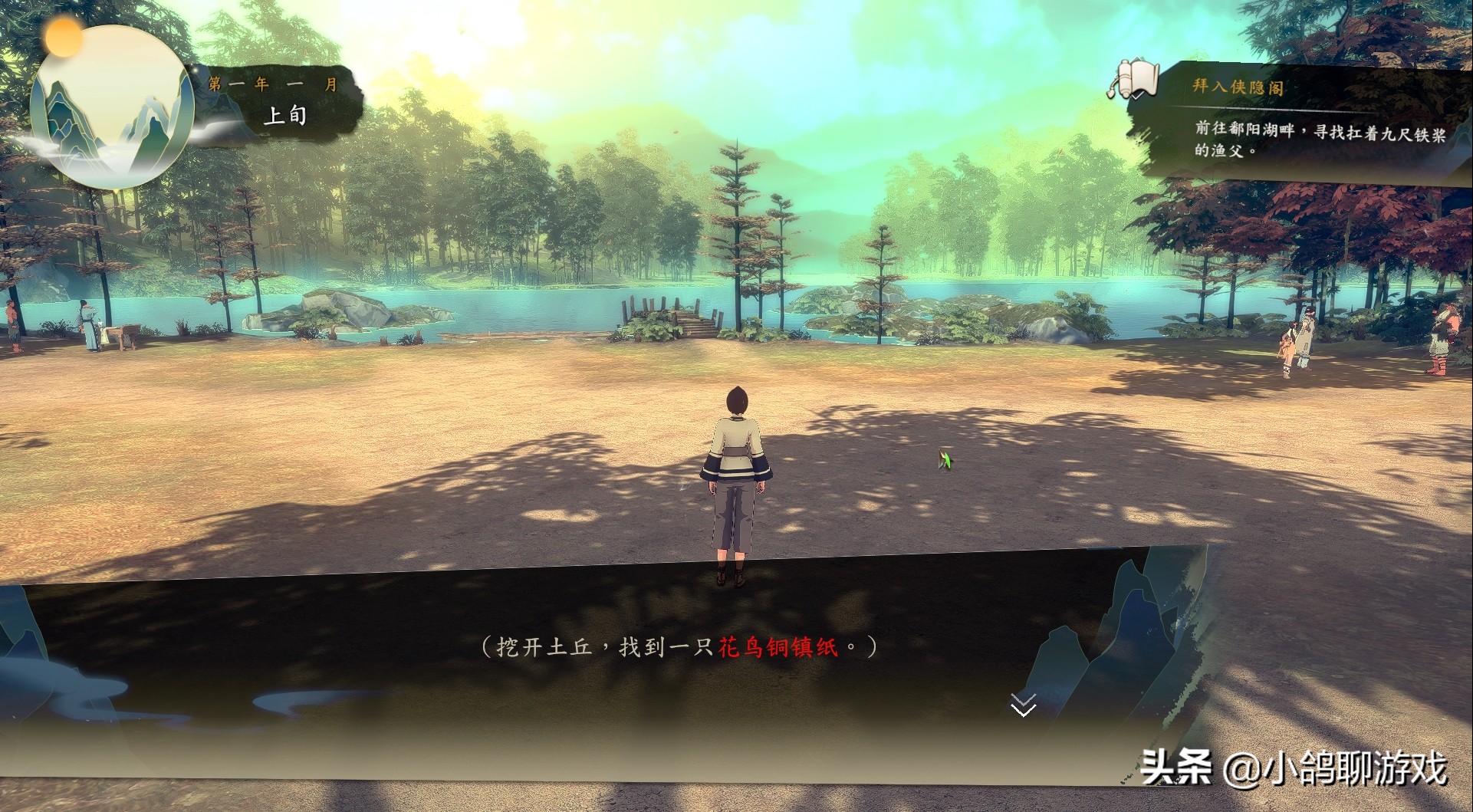Advance dialogue with the double-chevron arrow
Viewport: 1473px width, 812px height.
(x=1023, y=705)
